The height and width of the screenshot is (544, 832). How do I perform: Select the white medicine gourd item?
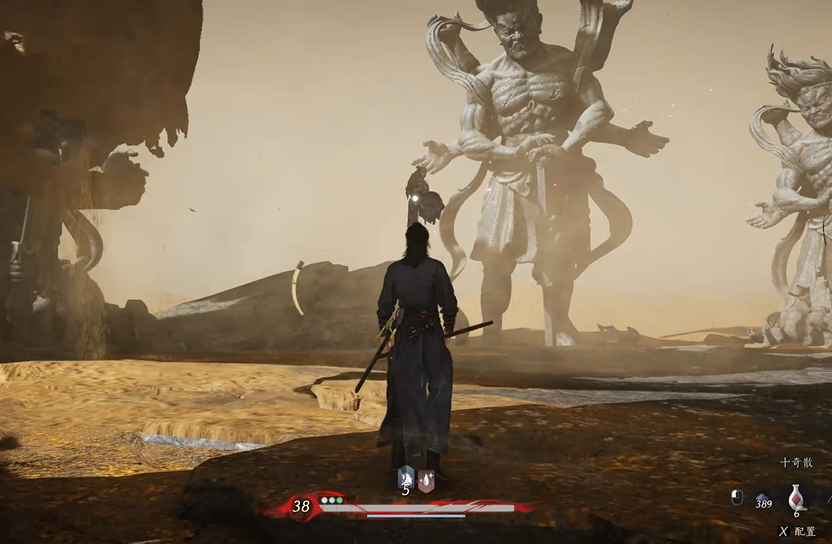797,496
